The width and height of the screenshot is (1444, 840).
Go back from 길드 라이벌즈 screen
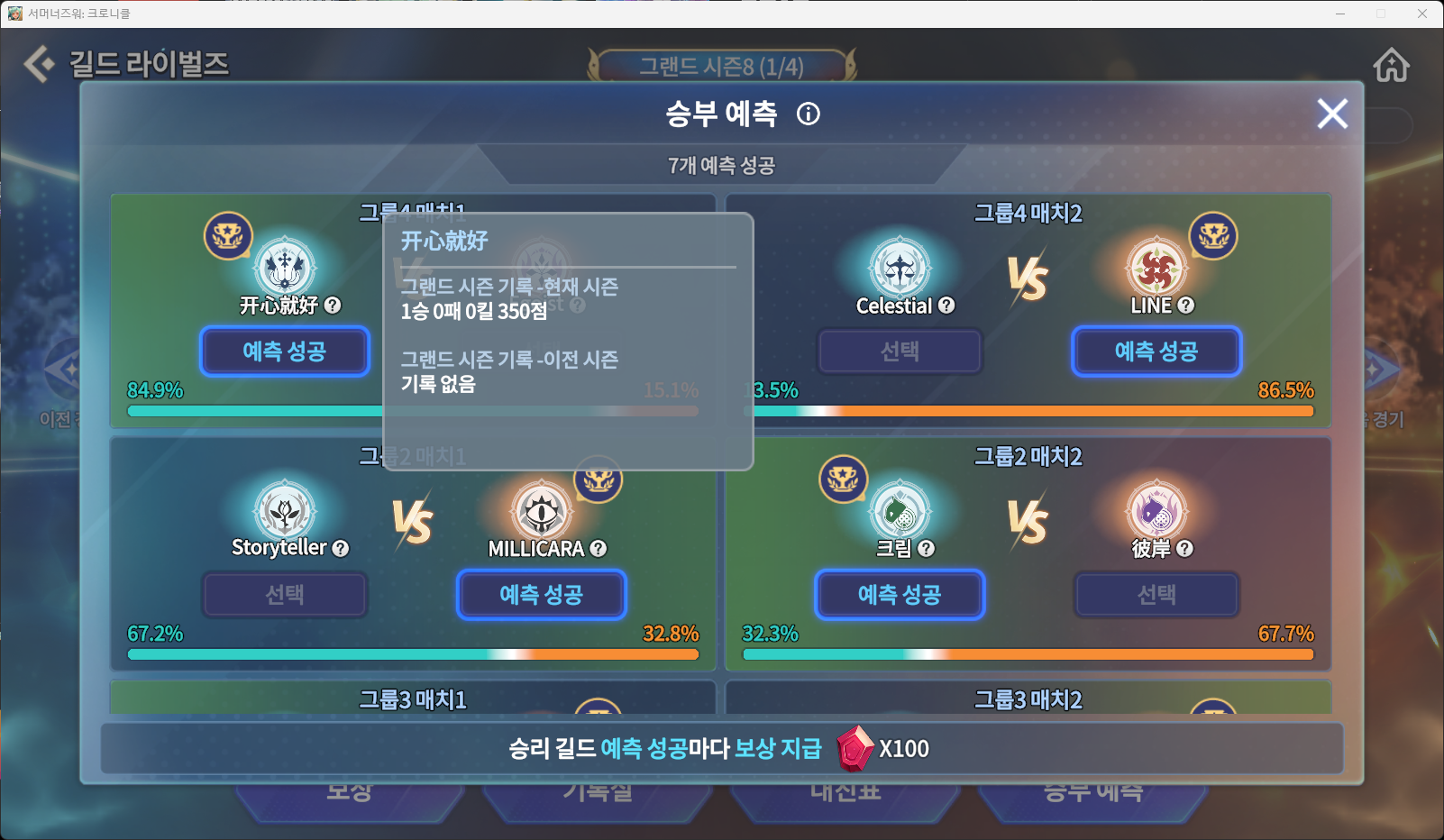(x=39, y=64)
